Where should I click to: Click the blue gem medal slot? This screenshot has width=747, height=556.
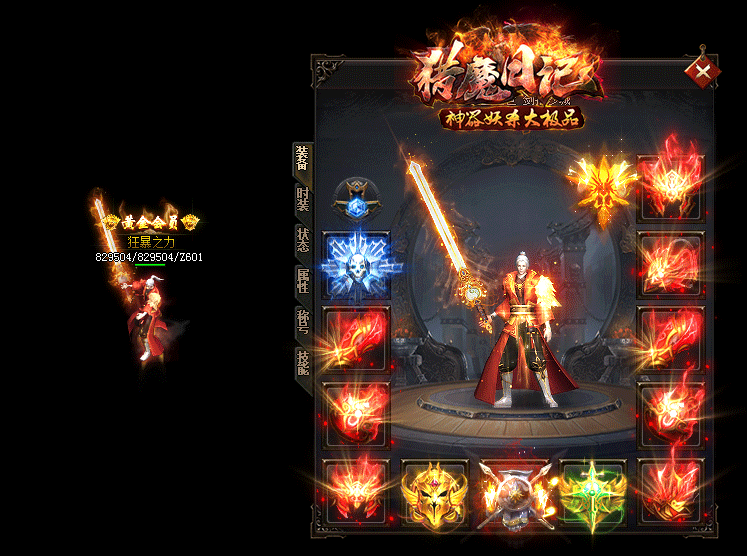pos(355,199)
